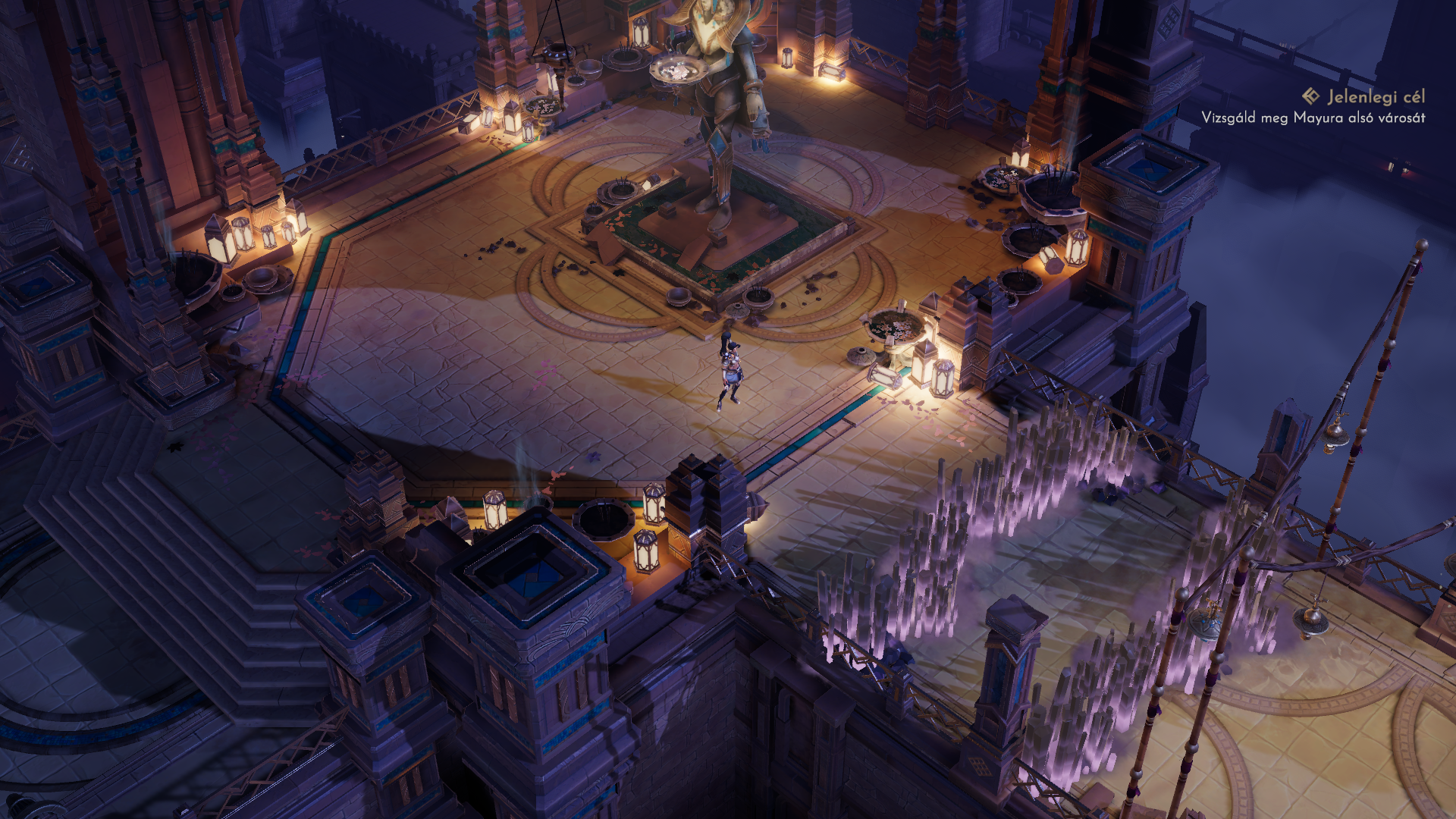Open the Jelenlegi cél objective tracker

tap(1363, 97)
